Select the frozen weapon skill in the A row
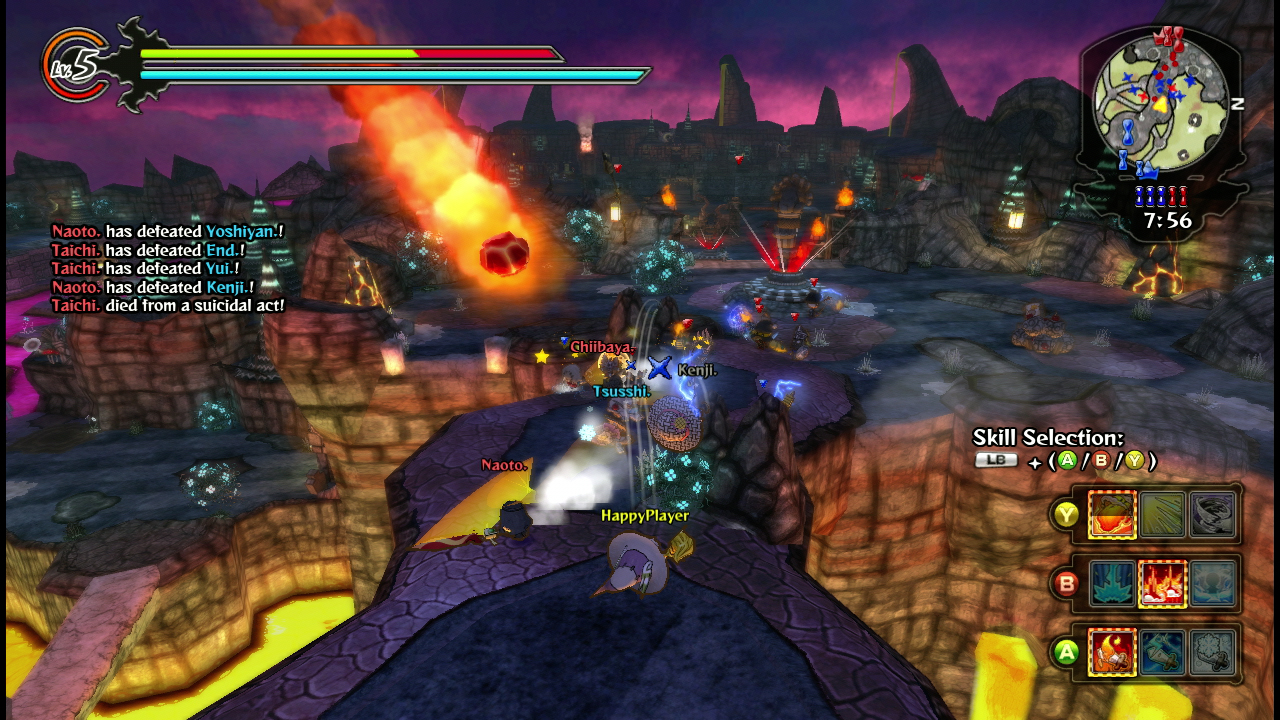 tap(1213, 651)
